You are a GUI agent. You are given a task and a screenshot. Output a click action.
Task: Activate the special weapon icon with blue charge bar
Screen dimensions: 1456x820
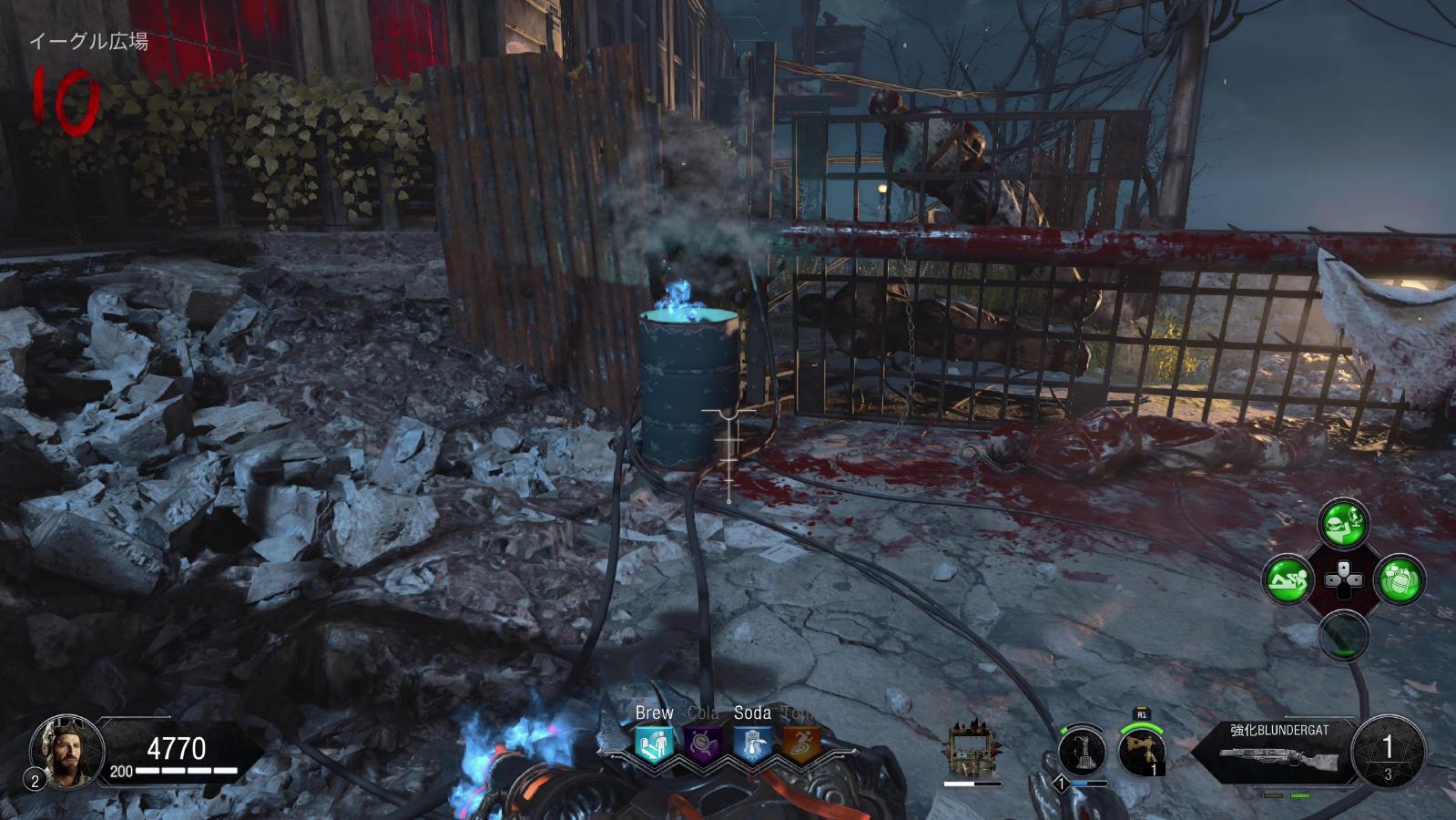[1082, 753]
